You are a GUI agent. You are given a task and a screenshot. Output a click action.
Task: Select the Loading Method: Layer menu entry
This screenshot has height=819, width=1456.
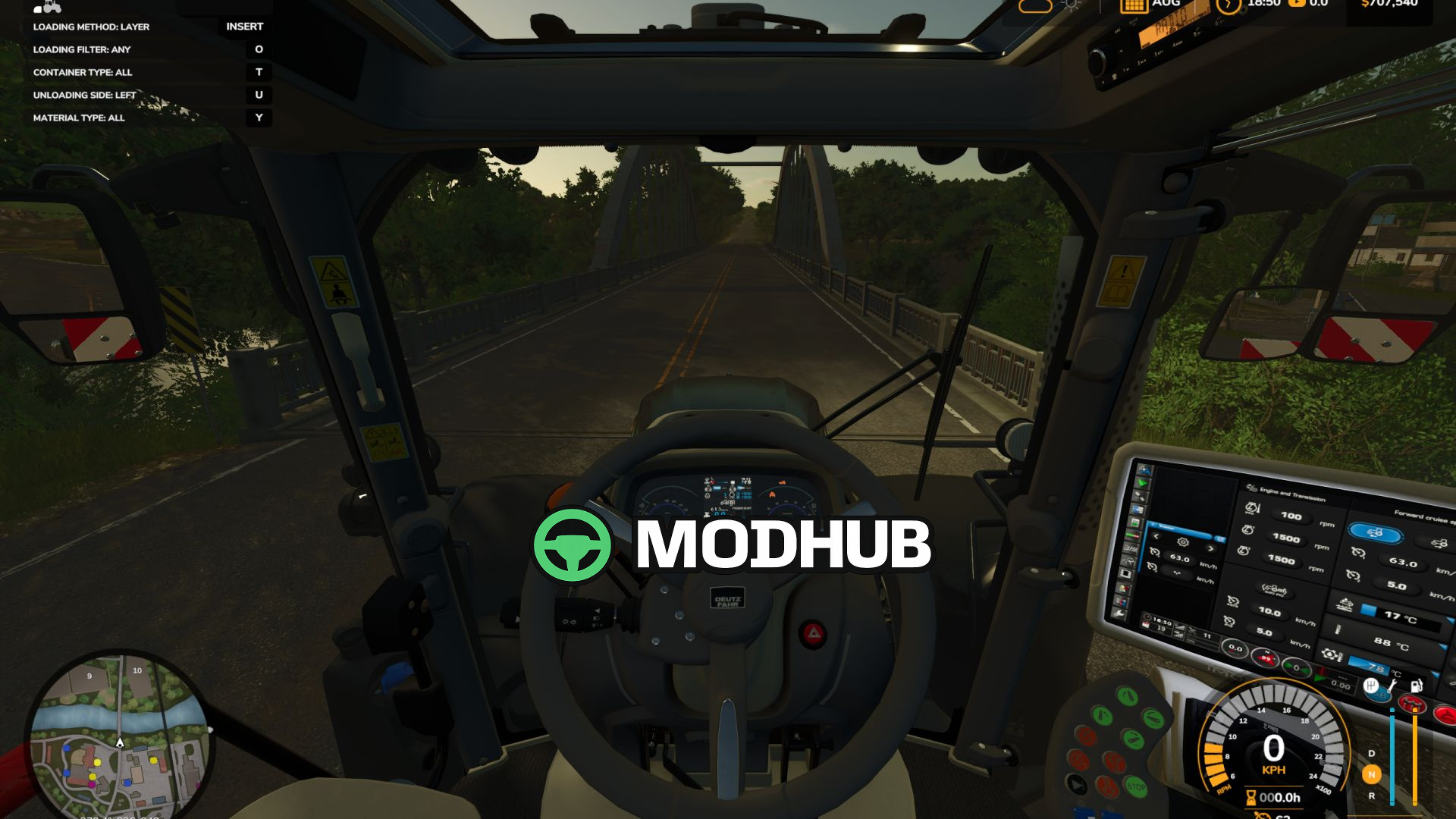90,26
